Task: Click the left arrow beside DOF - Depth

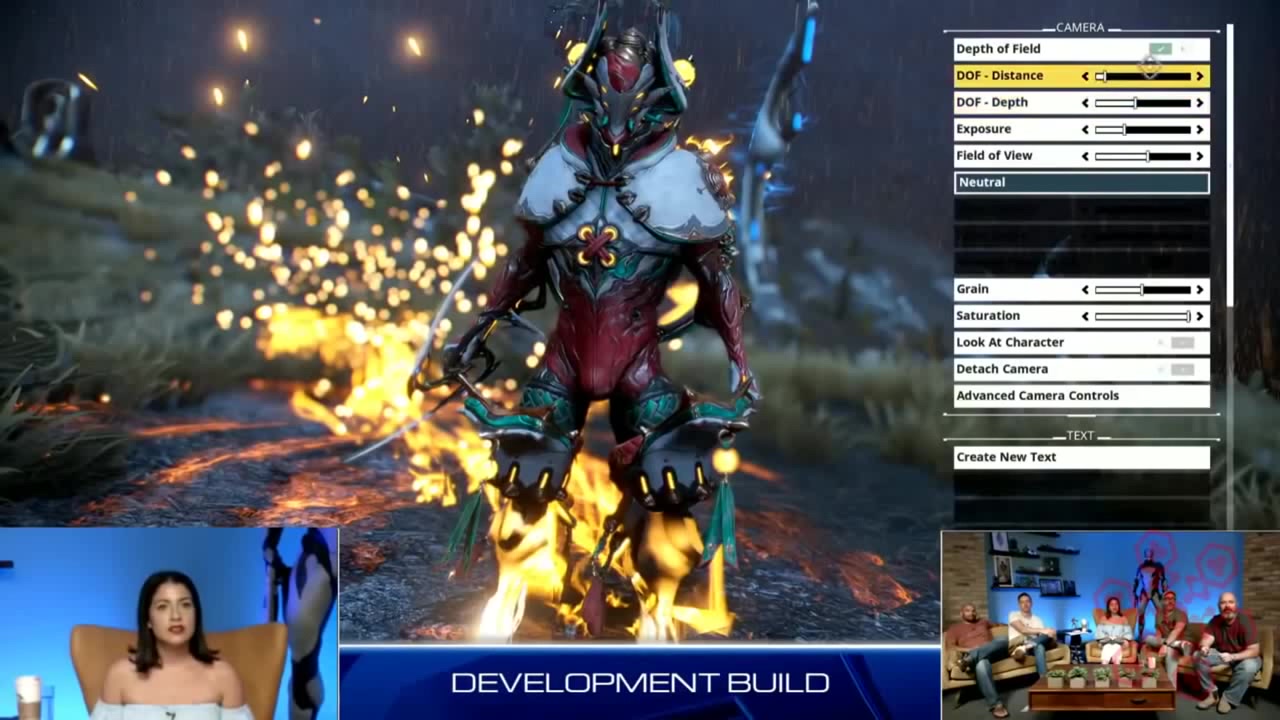Action: [1085, 102]
